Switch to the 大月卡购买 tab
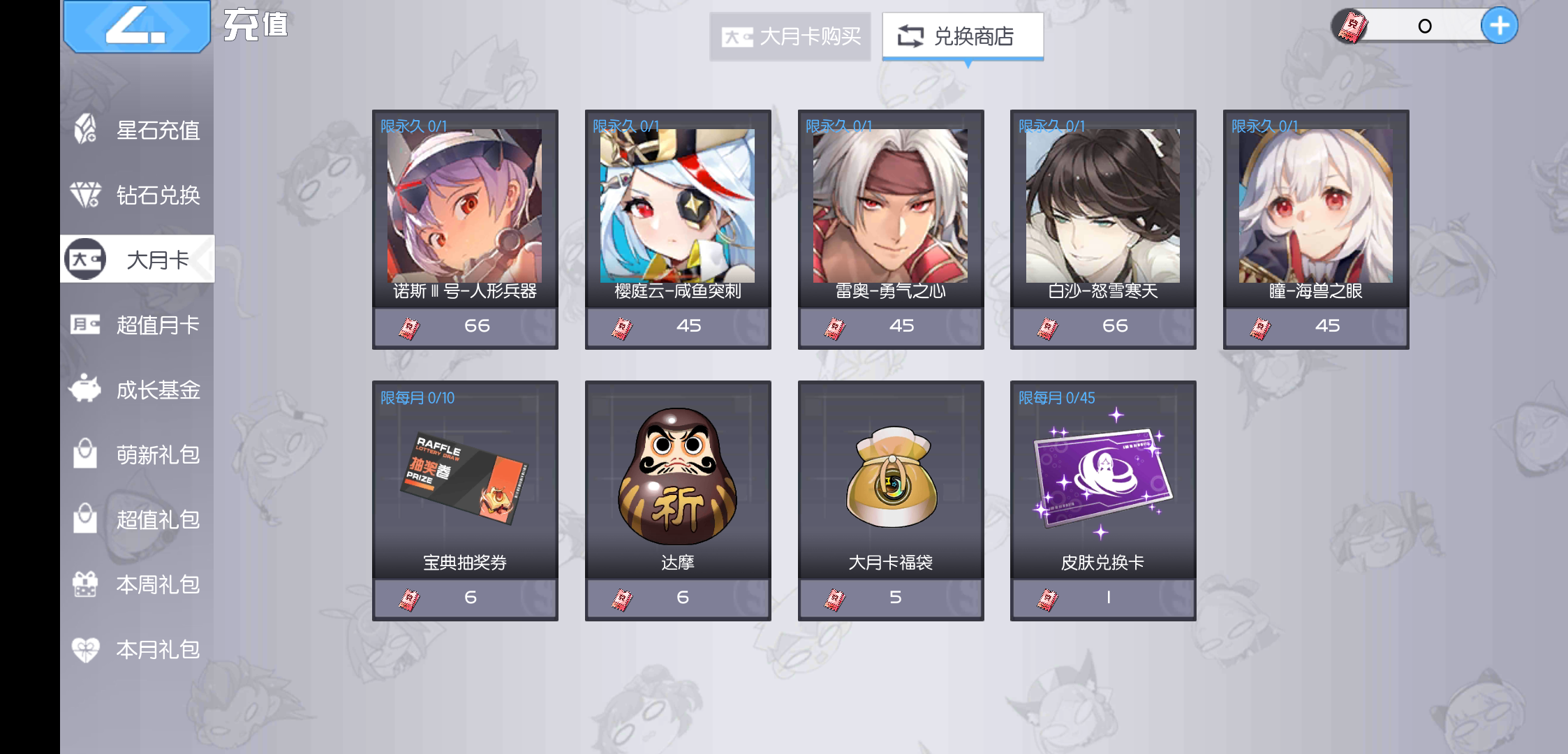This screenshot has height=754, width=1568. pos(790,38)
